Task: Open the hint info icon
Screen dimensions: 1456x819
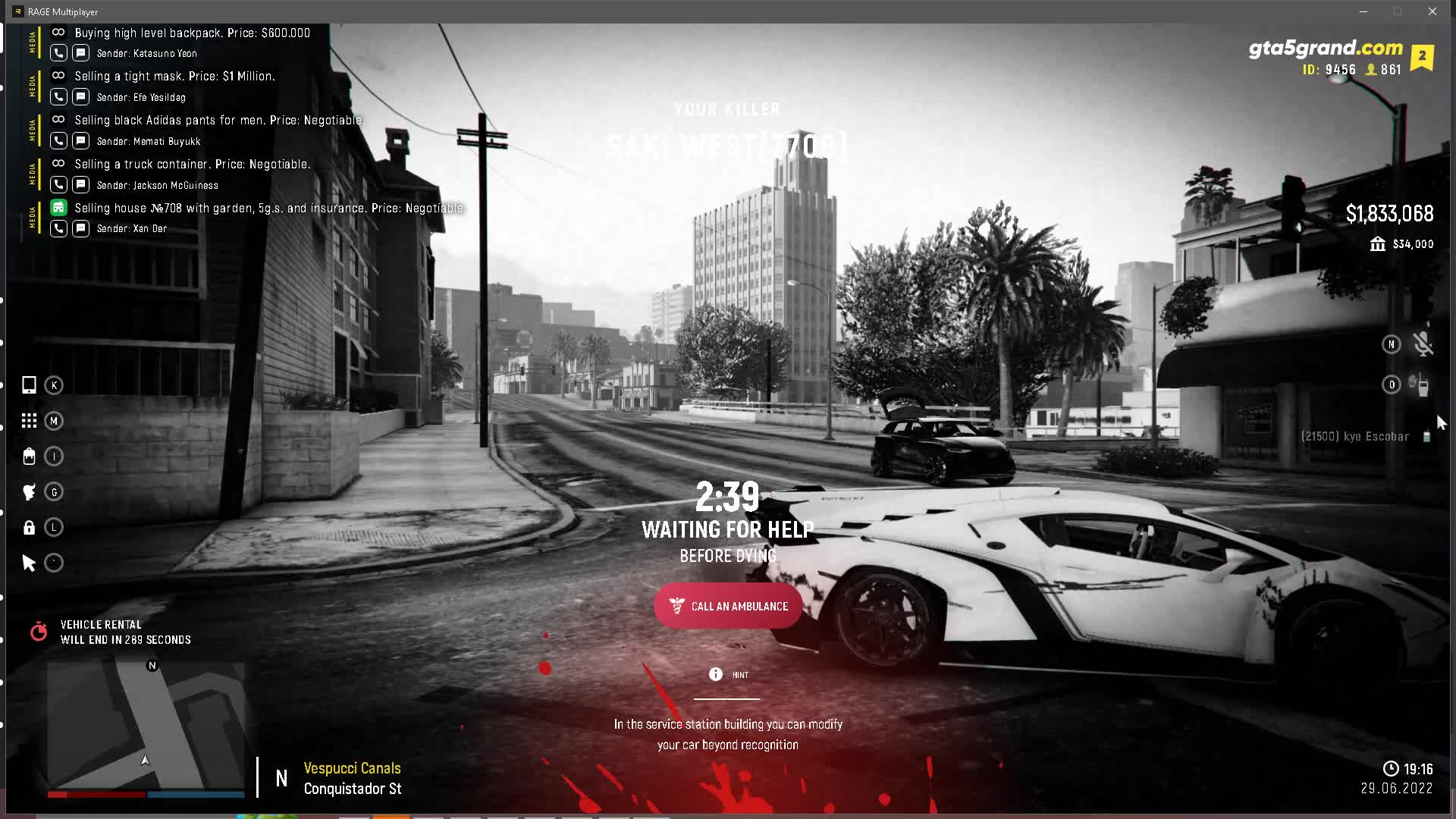Action: coord(715,674)
